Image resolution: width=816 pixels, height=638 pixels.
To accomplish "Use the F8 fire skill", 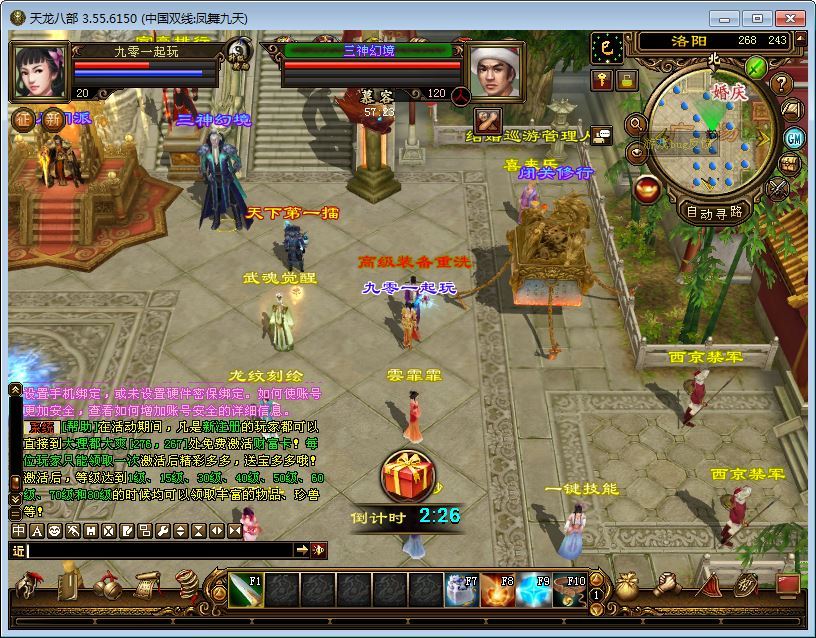I will tap(497, 589).
